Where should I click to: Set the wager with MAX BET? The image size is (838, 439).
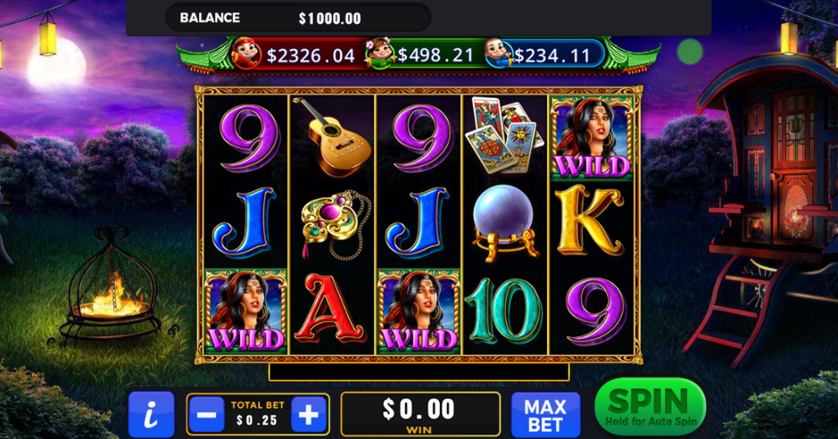[545, 414]
